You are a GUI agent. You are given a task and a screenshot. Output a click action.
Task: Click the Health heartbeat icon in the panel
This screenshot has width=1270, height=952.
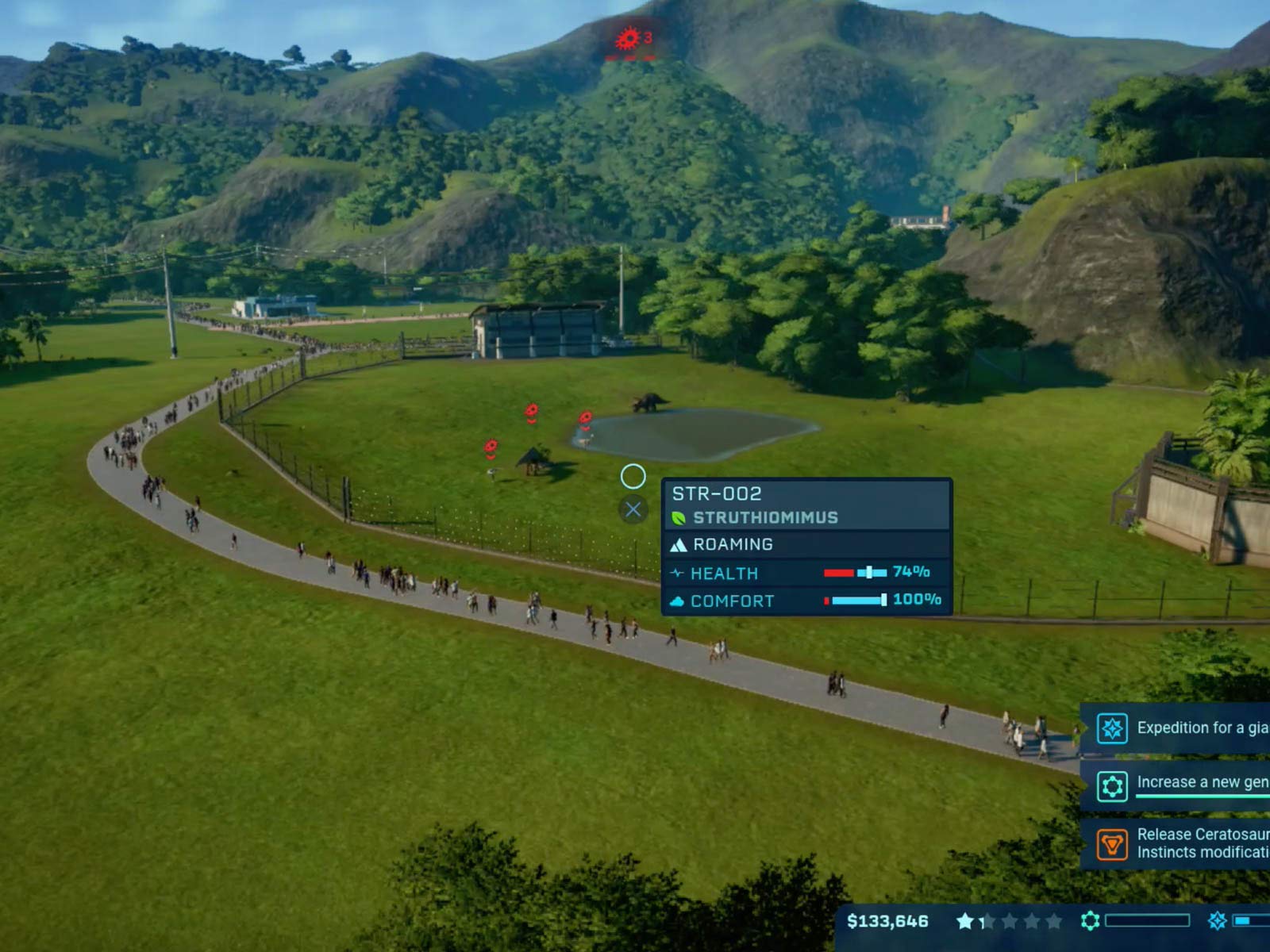click(x=677, y=573)
